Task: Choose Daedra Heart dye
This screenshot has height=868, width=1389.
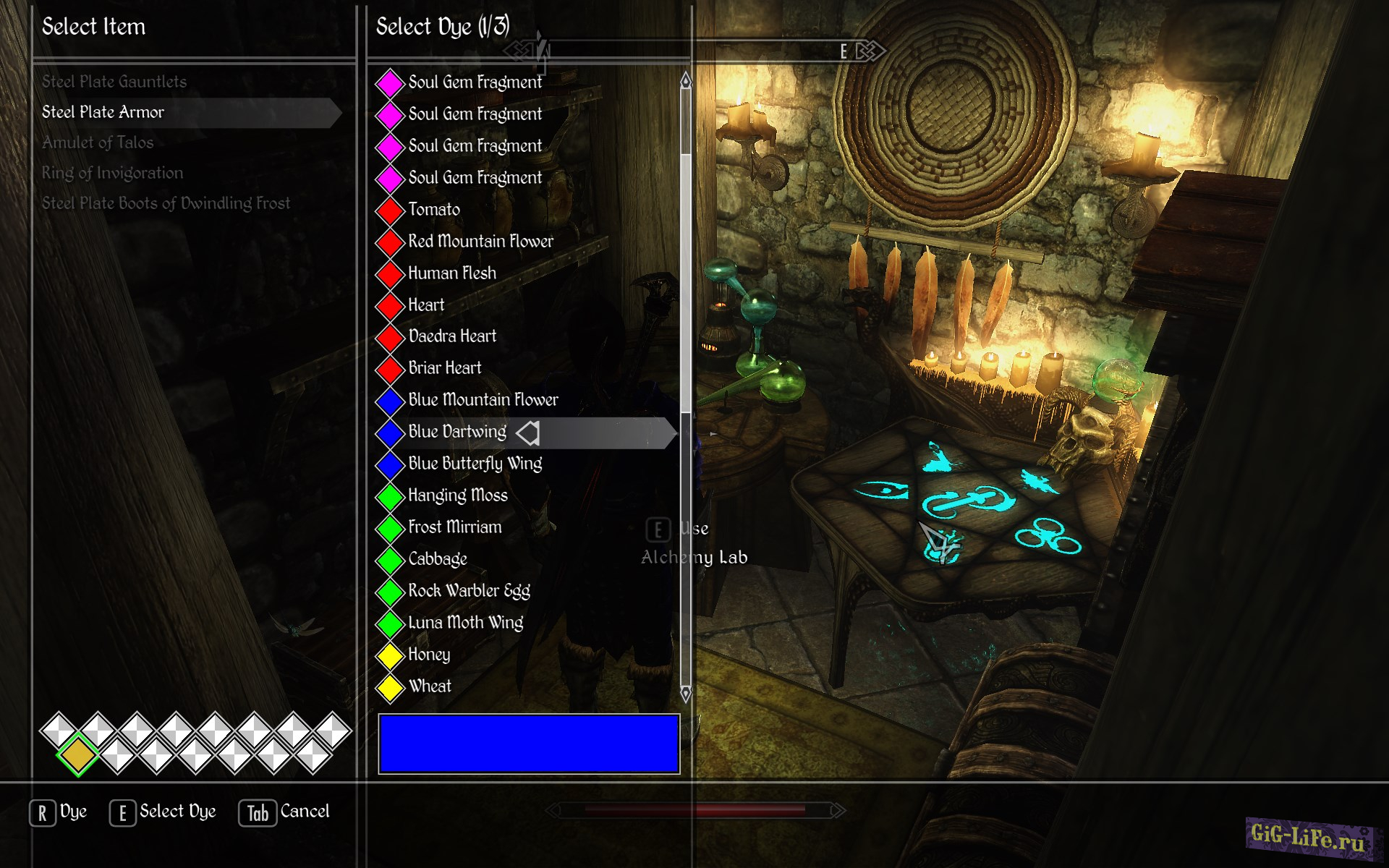Action: coord(452,336)
